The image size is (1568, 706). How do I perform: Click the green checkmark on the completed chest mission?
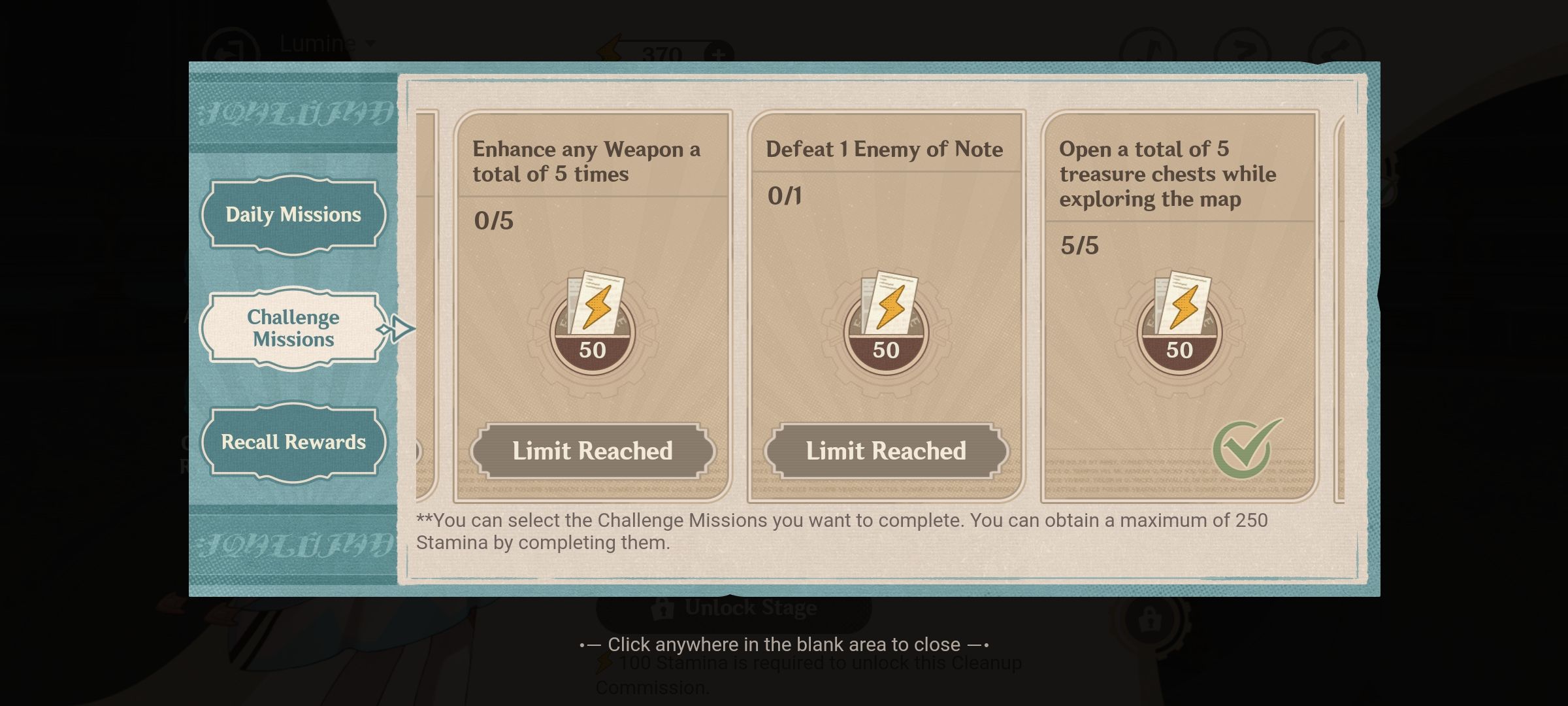pos(1240,450)
